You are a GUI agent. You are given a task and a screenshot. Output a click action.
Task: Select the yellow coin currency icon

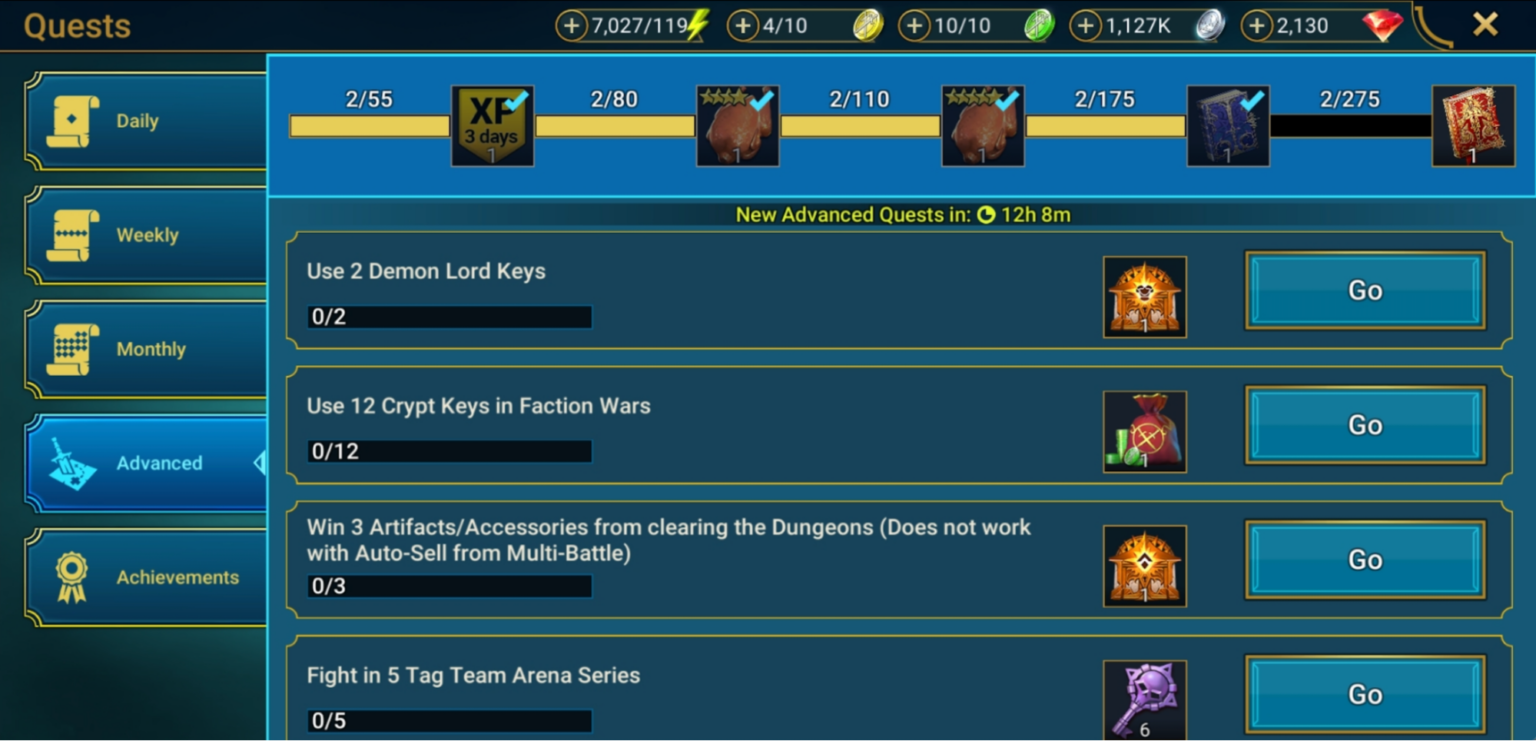866,25
